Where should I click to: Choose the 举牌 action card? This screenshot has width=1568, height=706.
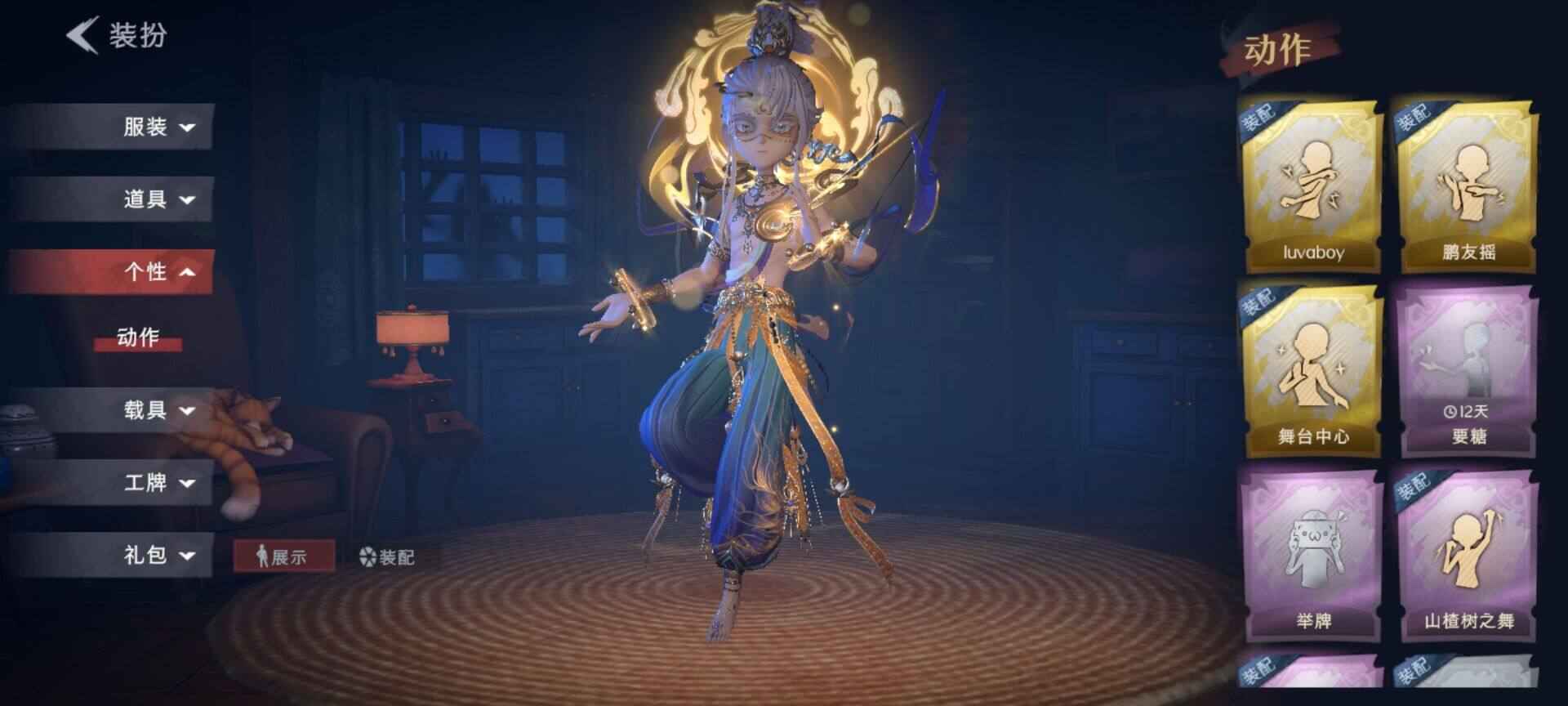coord(1312,554)
